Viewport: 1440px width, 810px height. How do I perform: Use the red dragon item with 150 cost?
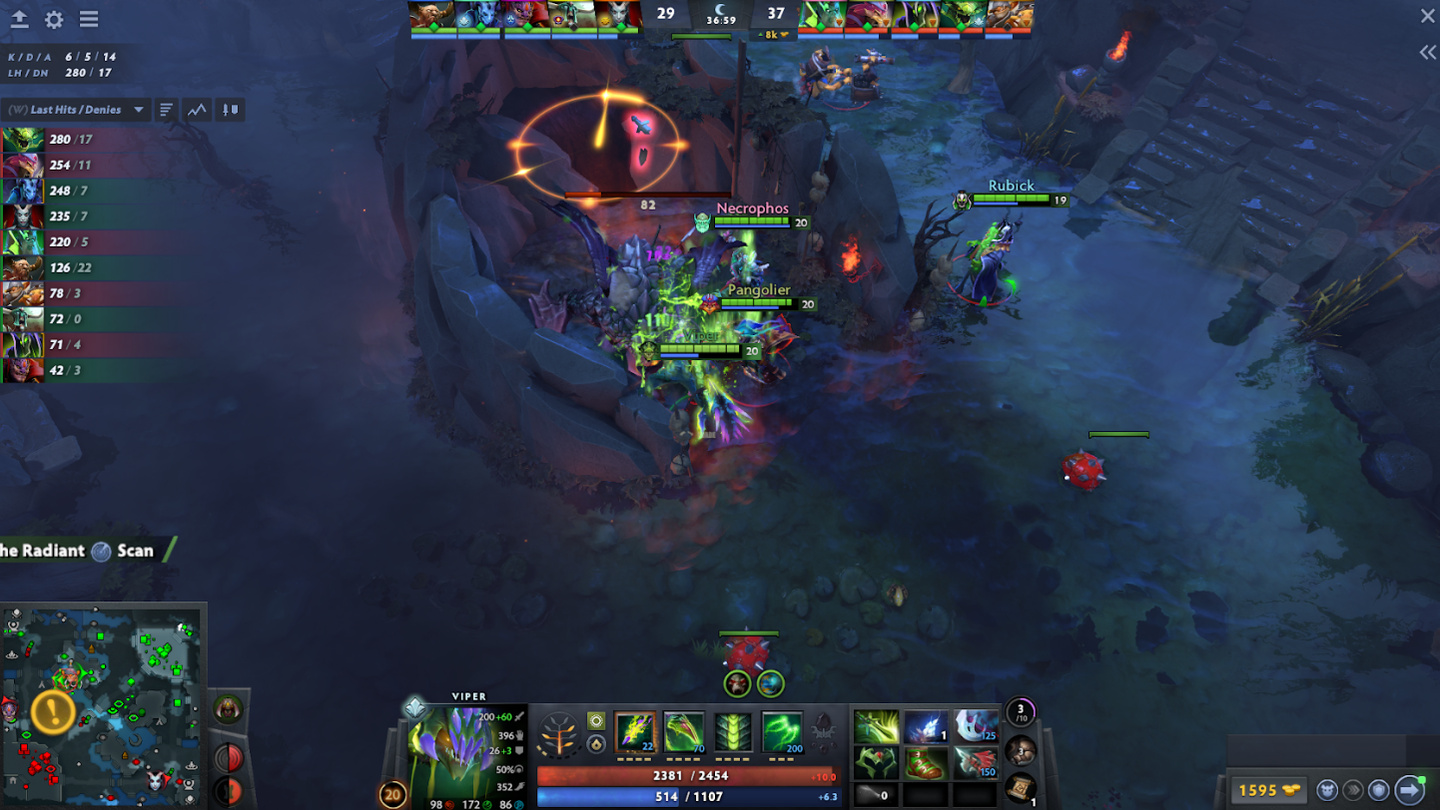click(x=975, y=764)
